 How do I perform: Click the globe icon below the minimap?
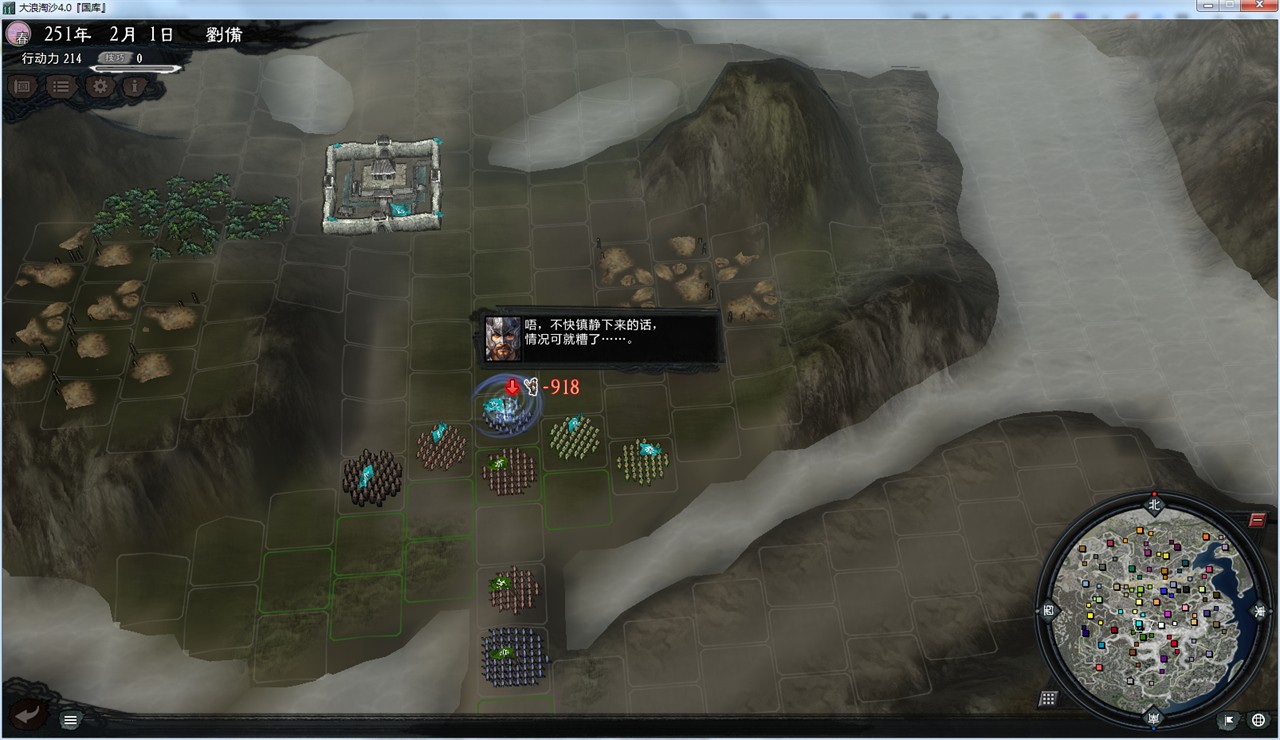coord(1258,720)
